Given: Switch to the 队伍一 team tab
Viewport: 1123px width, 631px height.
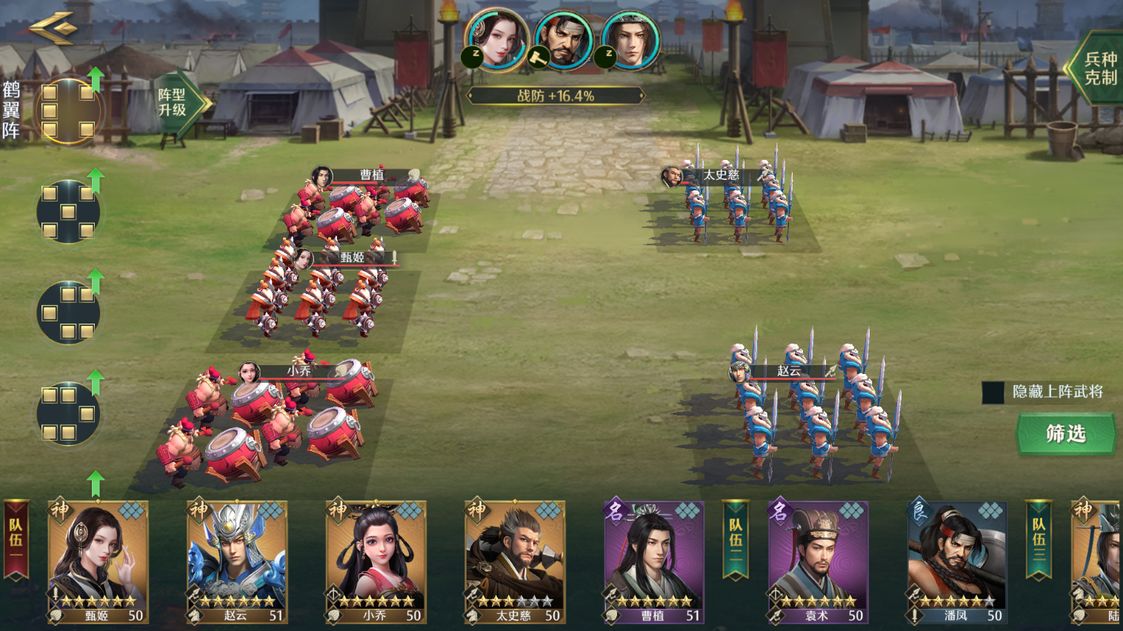Looking at the screenshot, I should [x=16, y=540].
